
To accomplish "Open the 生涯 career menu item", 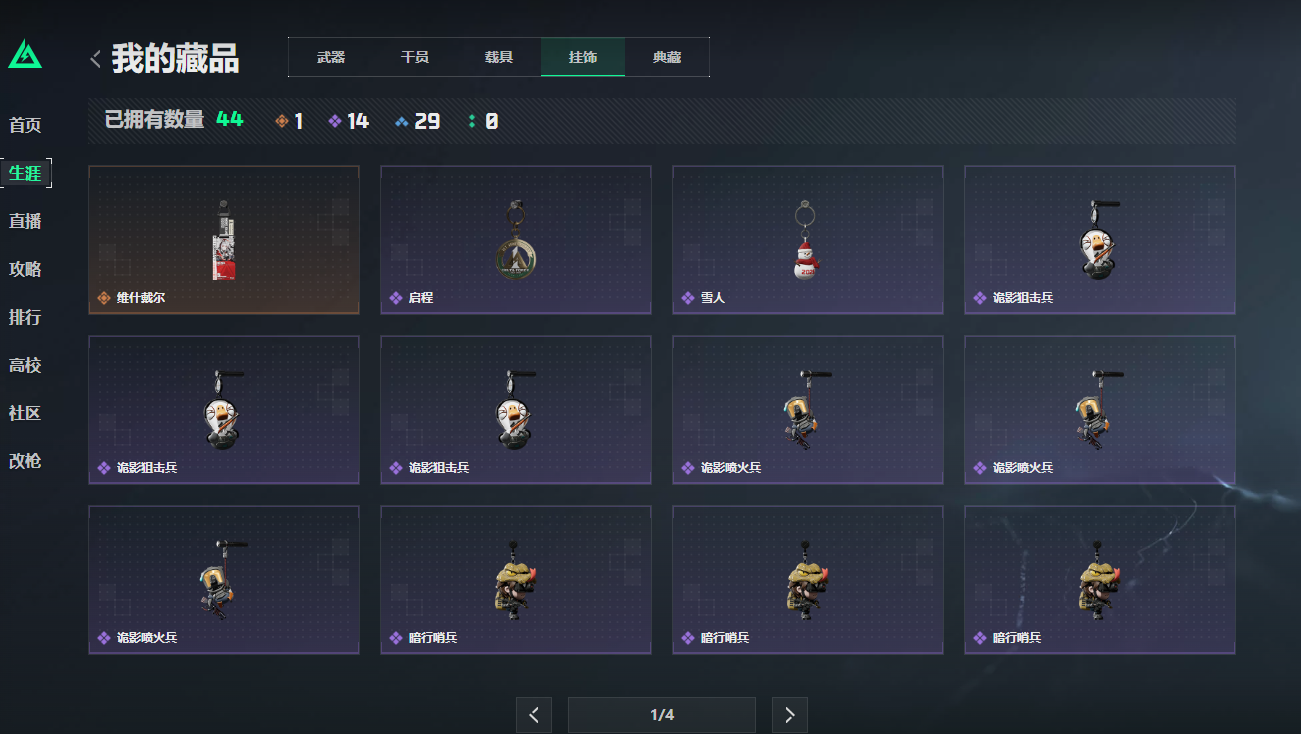I will [x=26, y=172].
